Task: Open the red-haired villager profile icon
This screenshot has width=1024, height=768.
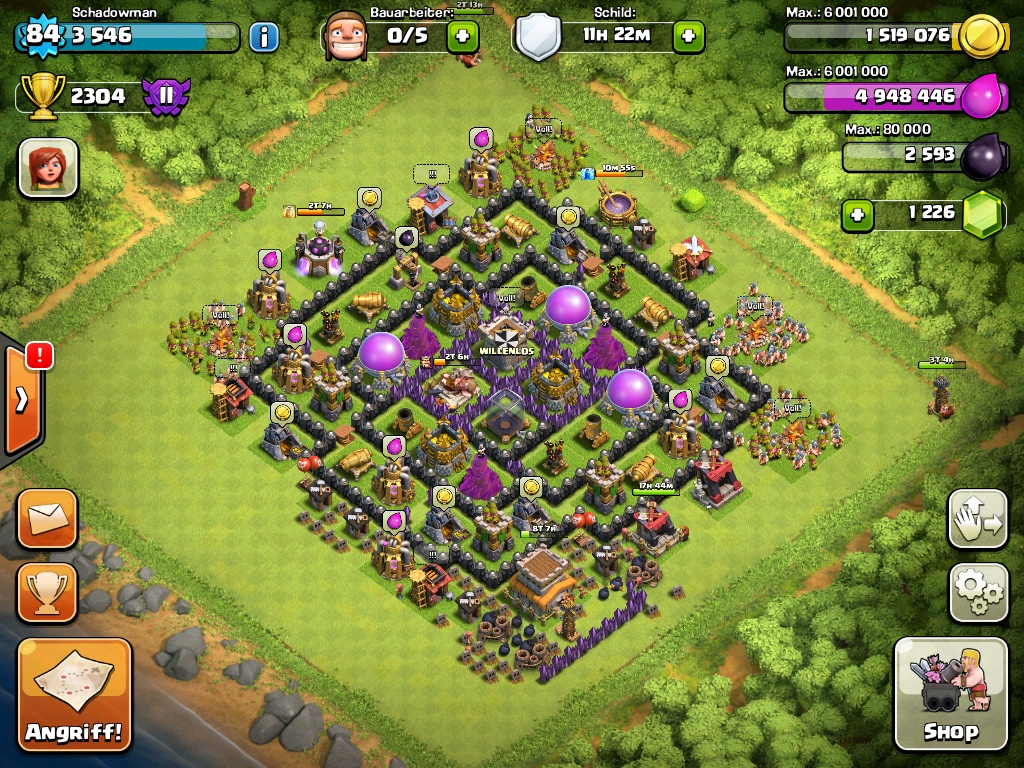Action: [x=48, y=167]
